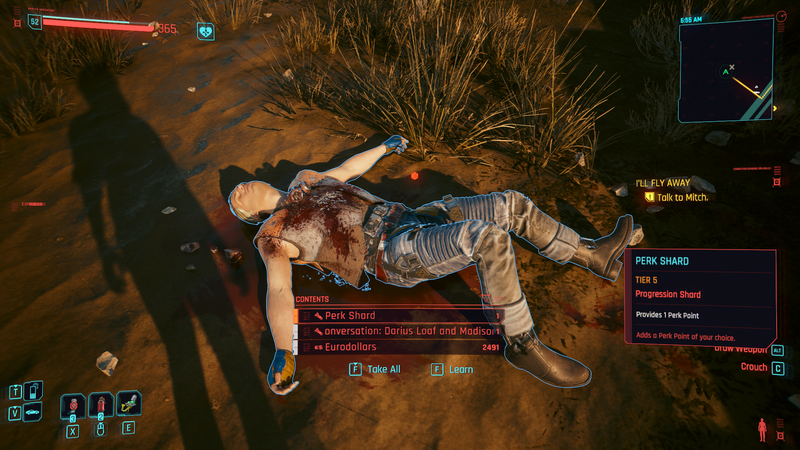Open the minimap
The height and width of the screenshot is (450, 800).
pos(727,66)
